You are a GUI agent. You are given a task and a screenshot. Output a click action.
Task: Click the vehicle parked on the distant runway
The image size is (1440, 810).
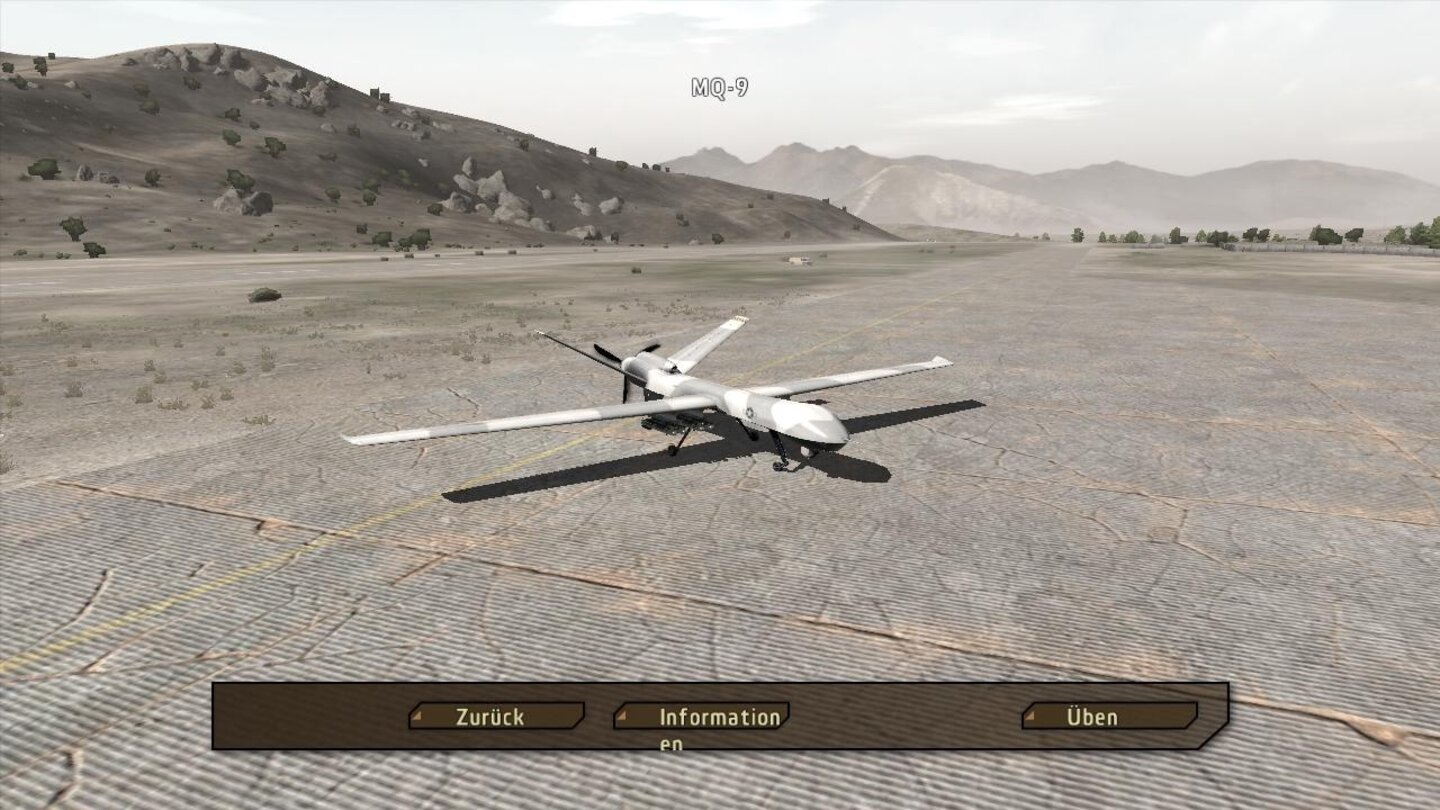[x=797, y=260]
